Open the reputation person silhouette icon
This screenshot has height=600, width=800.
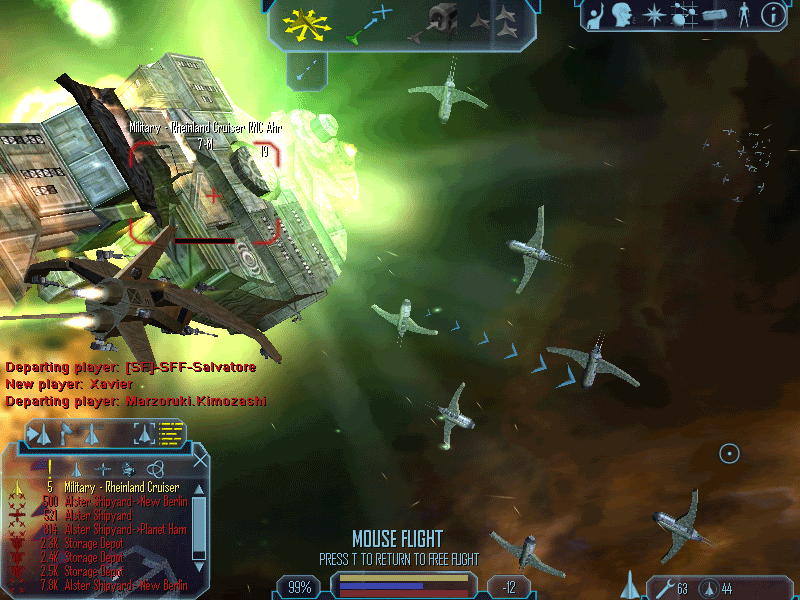tap(744, 15)
